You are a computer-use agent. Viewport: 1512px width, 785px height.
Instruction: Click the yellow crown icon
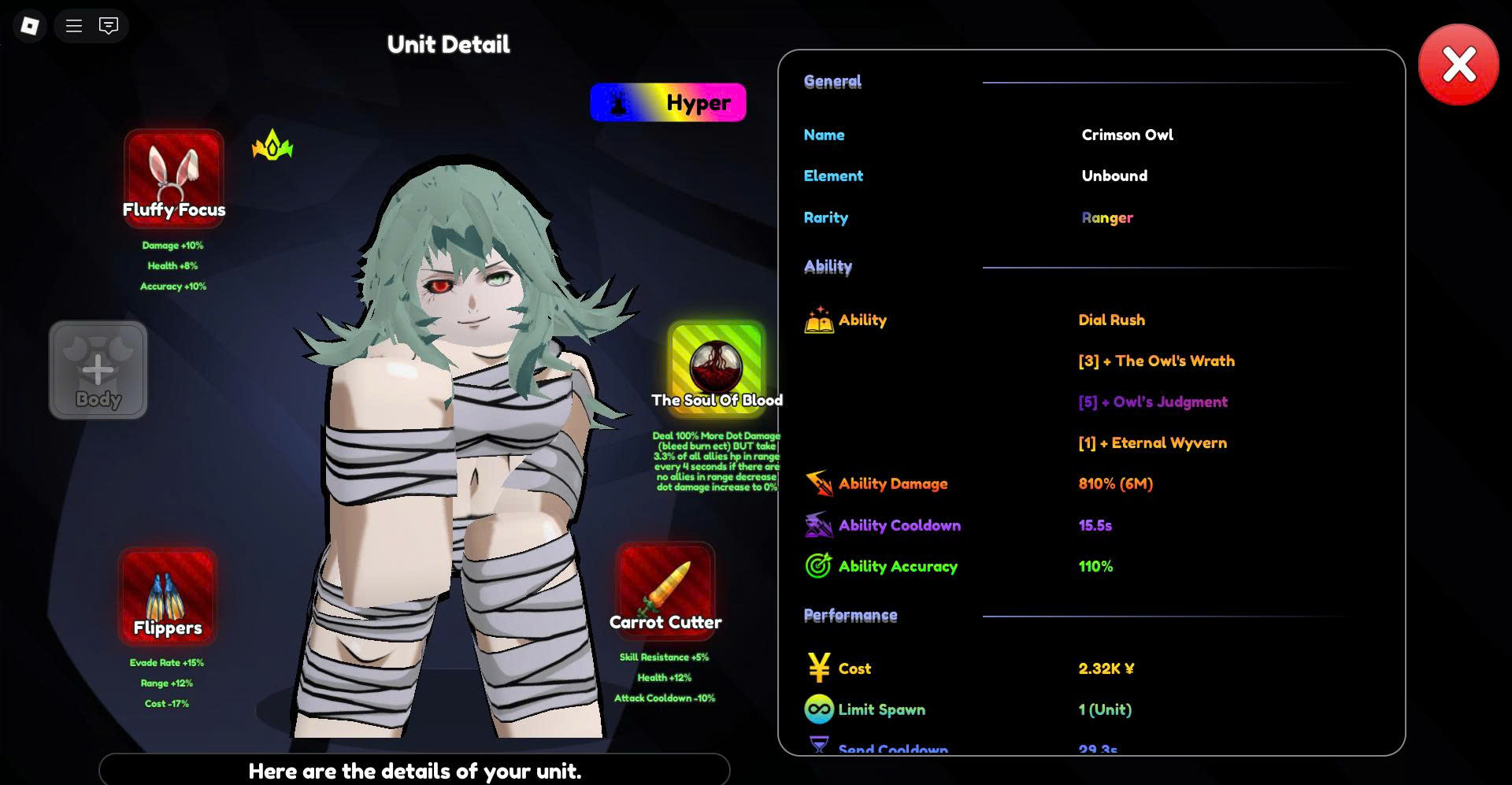272,146
